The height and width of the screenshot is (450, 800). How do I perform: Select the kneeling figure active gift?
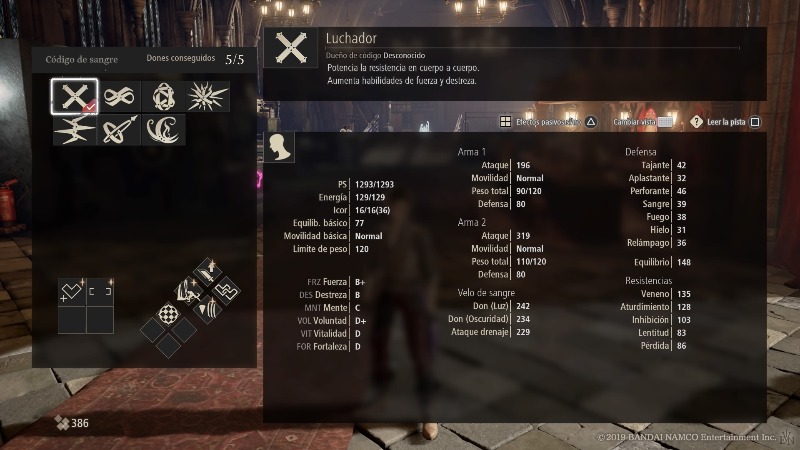click(190, 291)
